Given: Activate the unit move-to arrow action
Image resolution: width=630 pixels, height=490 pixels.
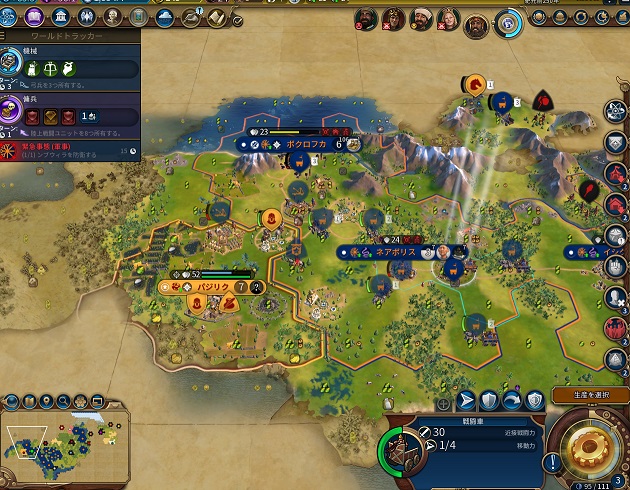Looking at the screenshot, I should (466, 400).
